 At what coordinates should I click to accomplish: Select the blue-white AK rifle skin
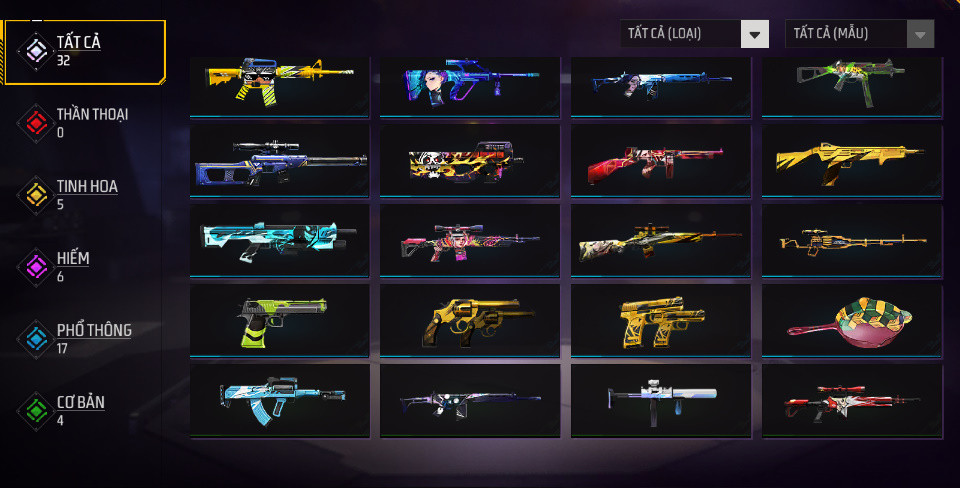pyautogui.click(x=279, y=400)
